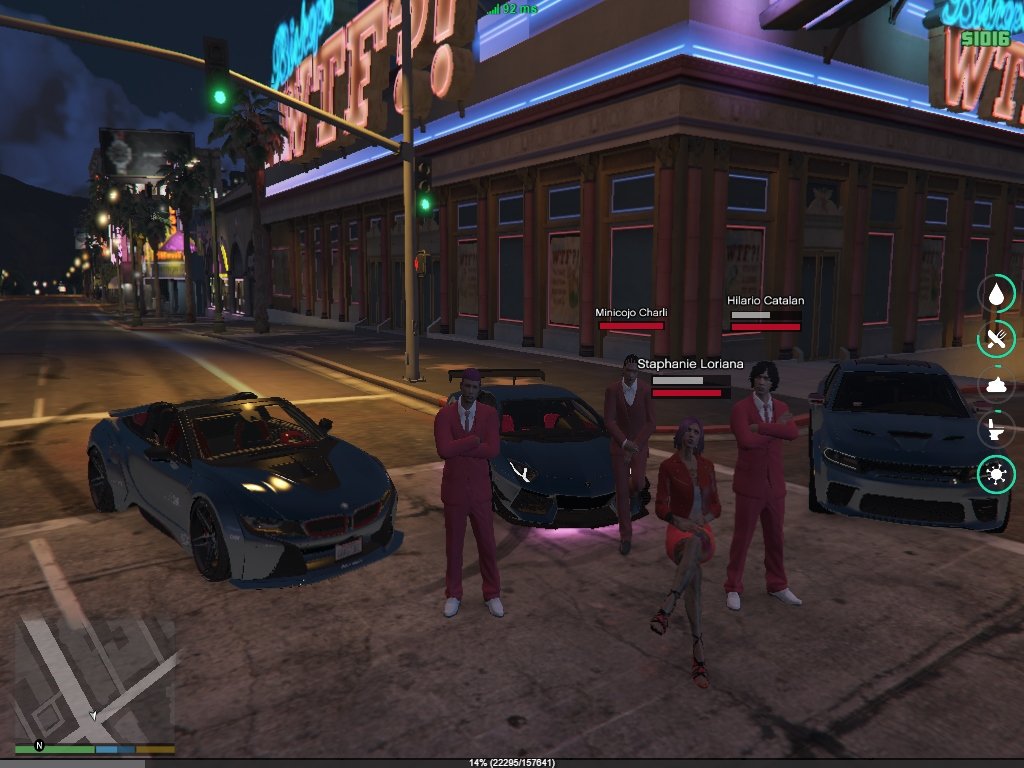Click the poop status icon
1024x768 pixels.
point(996,385)
